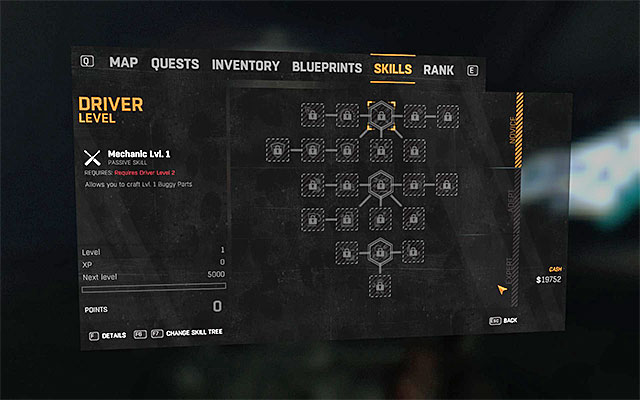Image resolution: width=640 pixels, height=400 pixels.
Task: Open the Map tab
Action: pos(124,64)
